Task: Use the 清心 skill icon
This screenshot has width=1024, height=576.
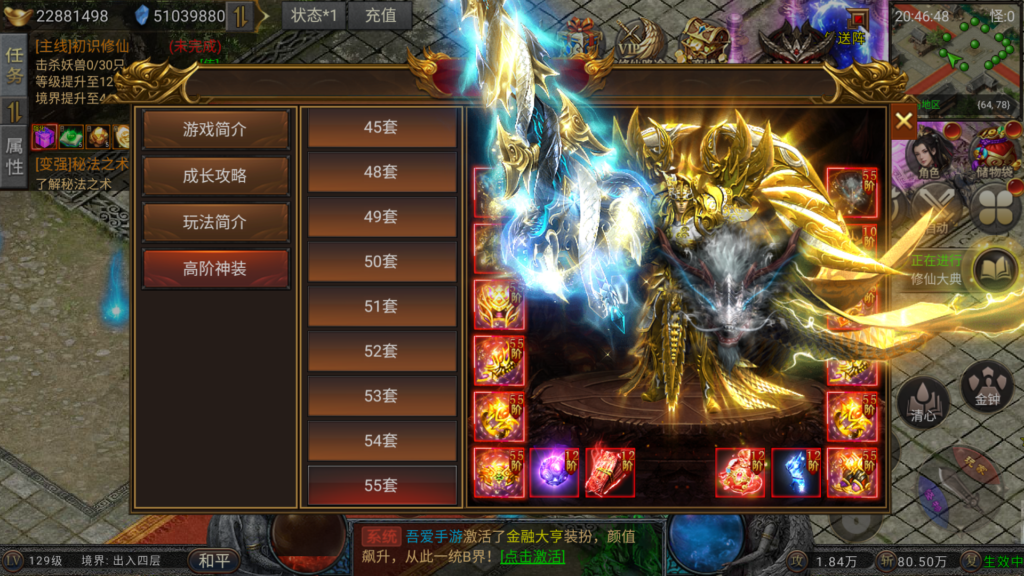Action: (x=923, y=403)
